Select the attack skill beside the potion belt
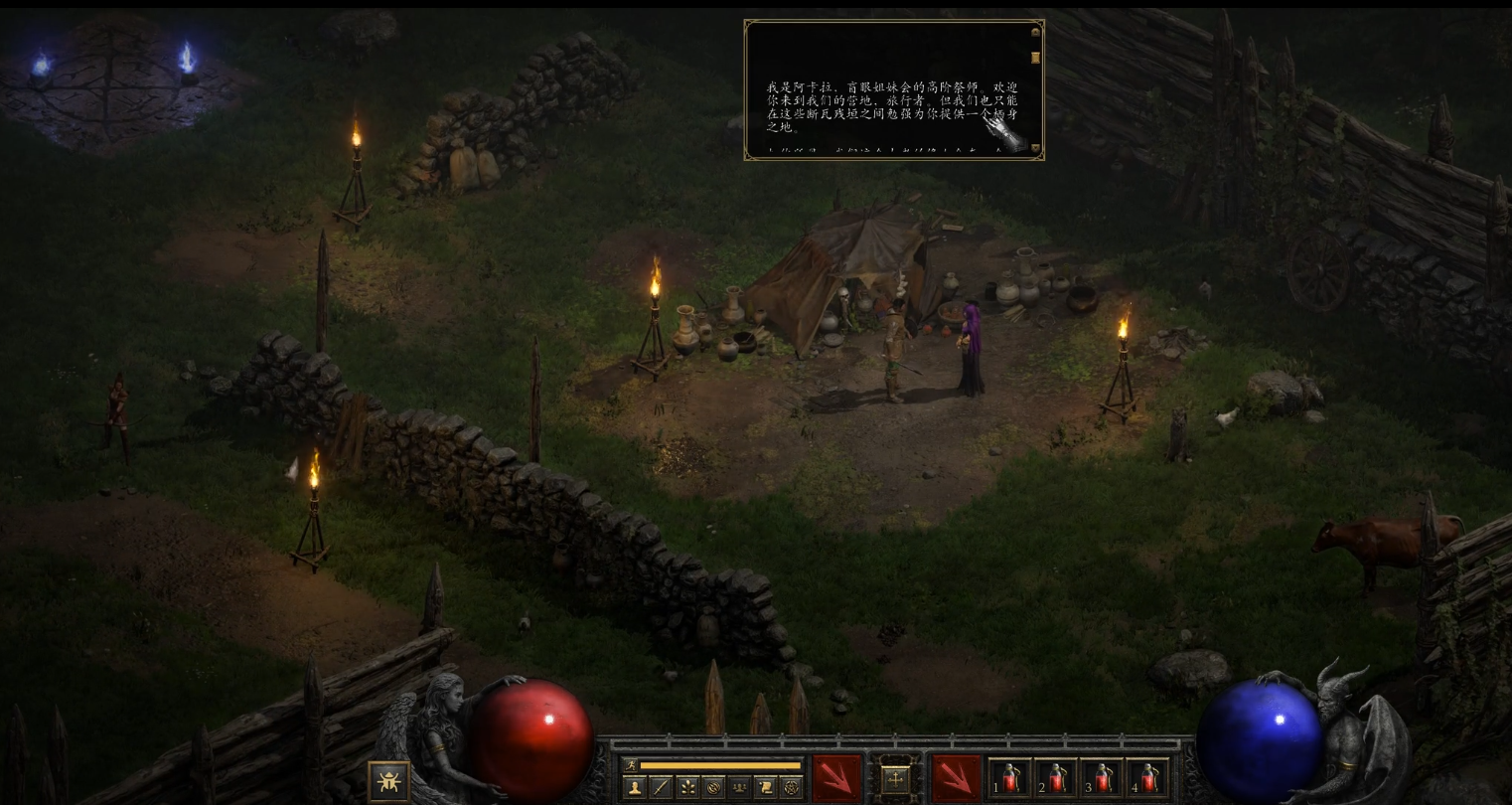 tap(956, 778)
